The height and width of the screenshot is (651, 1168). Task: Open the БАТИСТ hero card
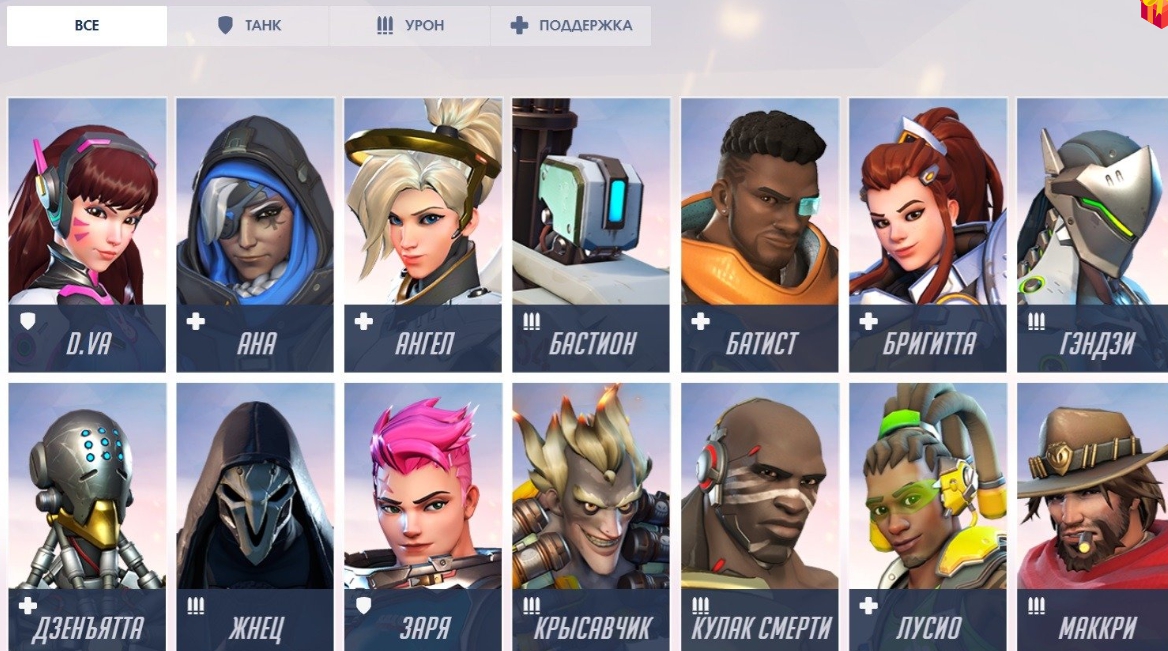760,235
